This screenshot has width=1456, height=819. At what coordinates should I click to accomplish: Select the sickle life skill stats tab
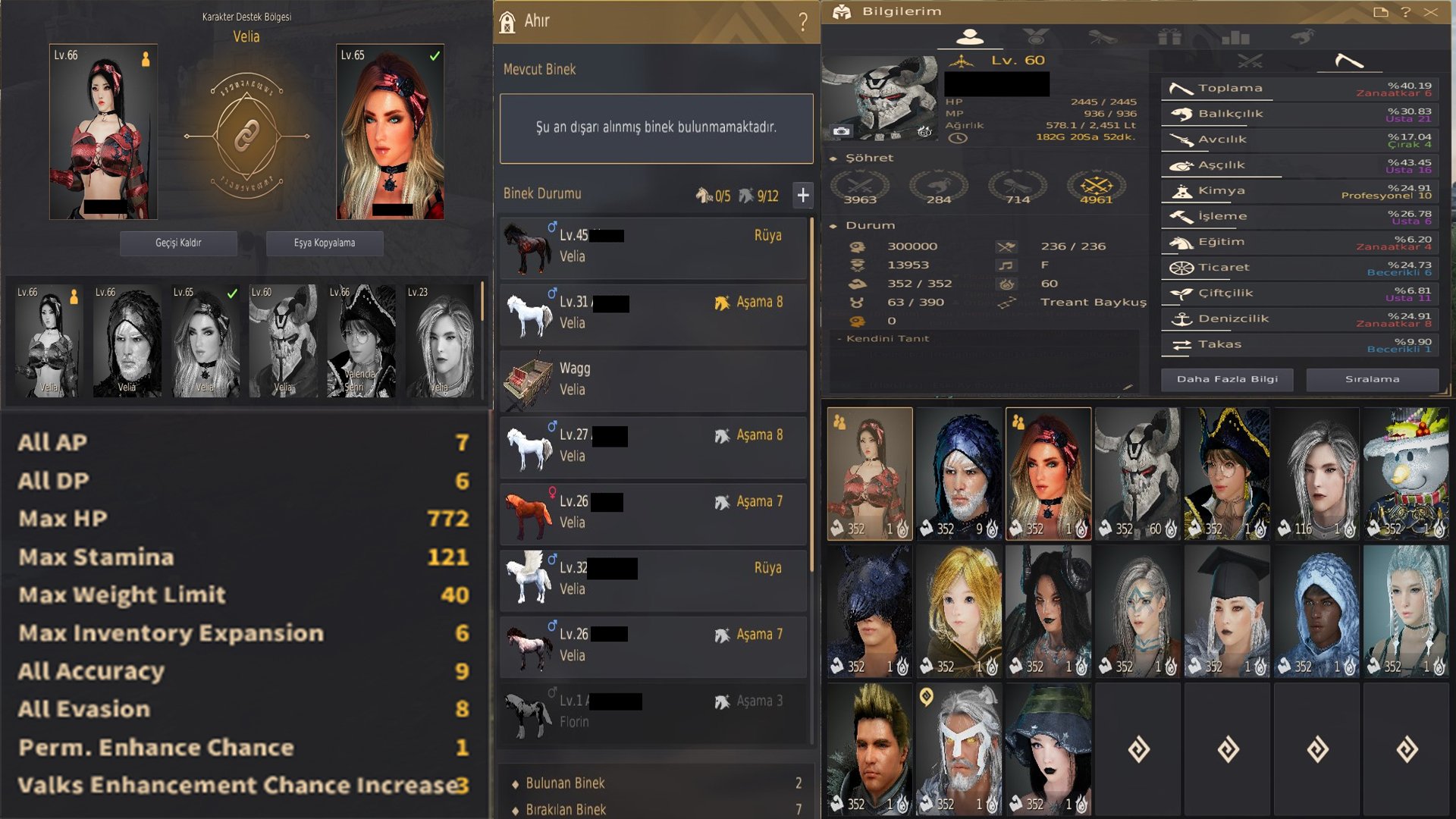pos(1349,62)
